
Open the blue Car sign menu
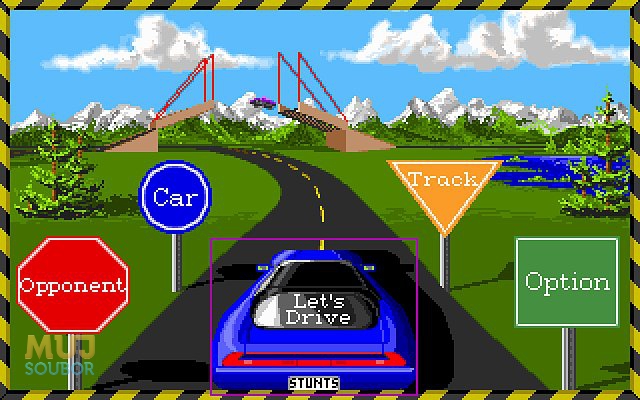[x=175, y=197]
